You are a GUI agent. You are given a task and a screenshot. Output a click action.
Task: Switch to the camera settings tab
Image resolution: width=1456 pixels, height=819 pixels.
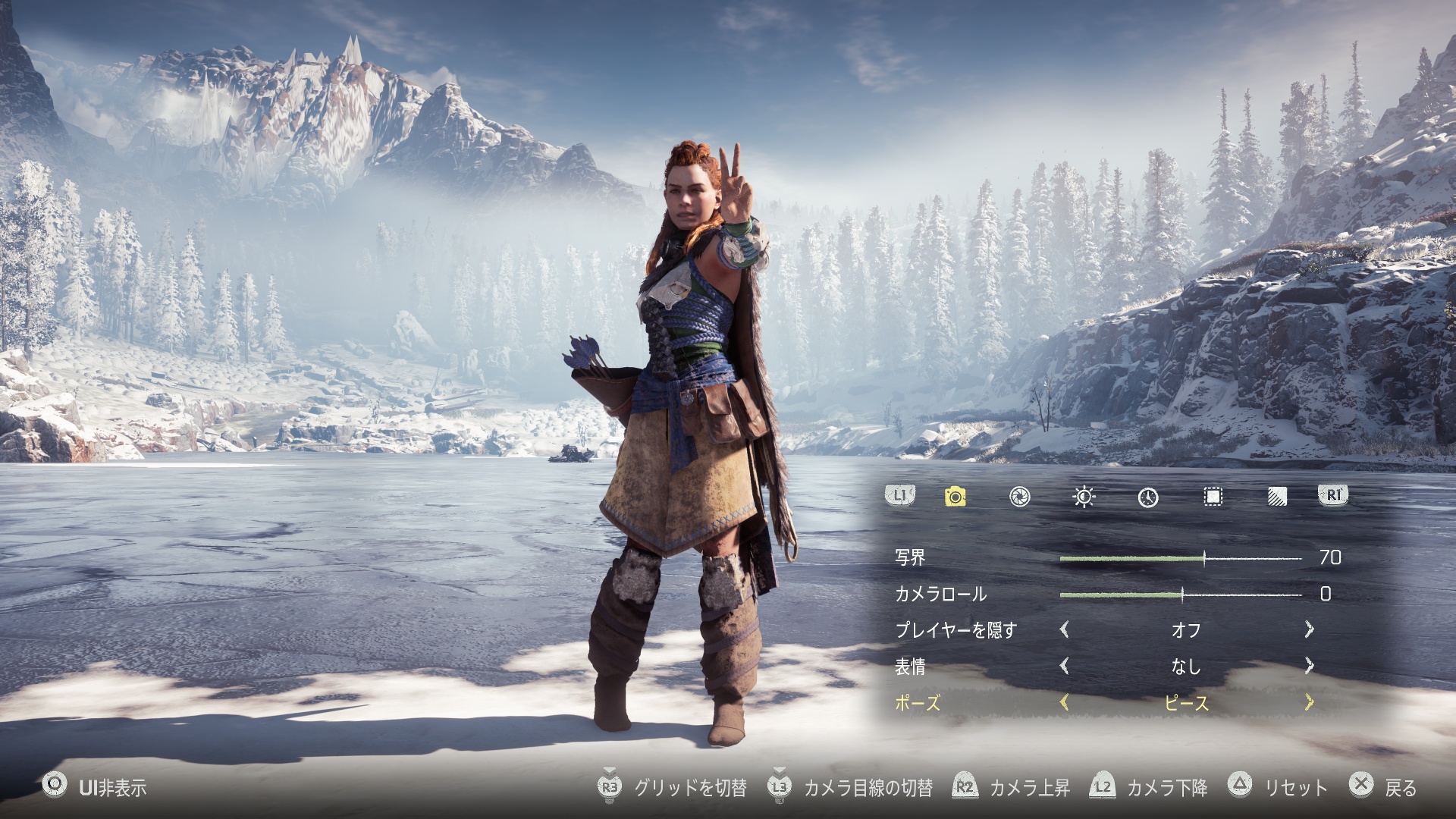(x=955, y=497)
